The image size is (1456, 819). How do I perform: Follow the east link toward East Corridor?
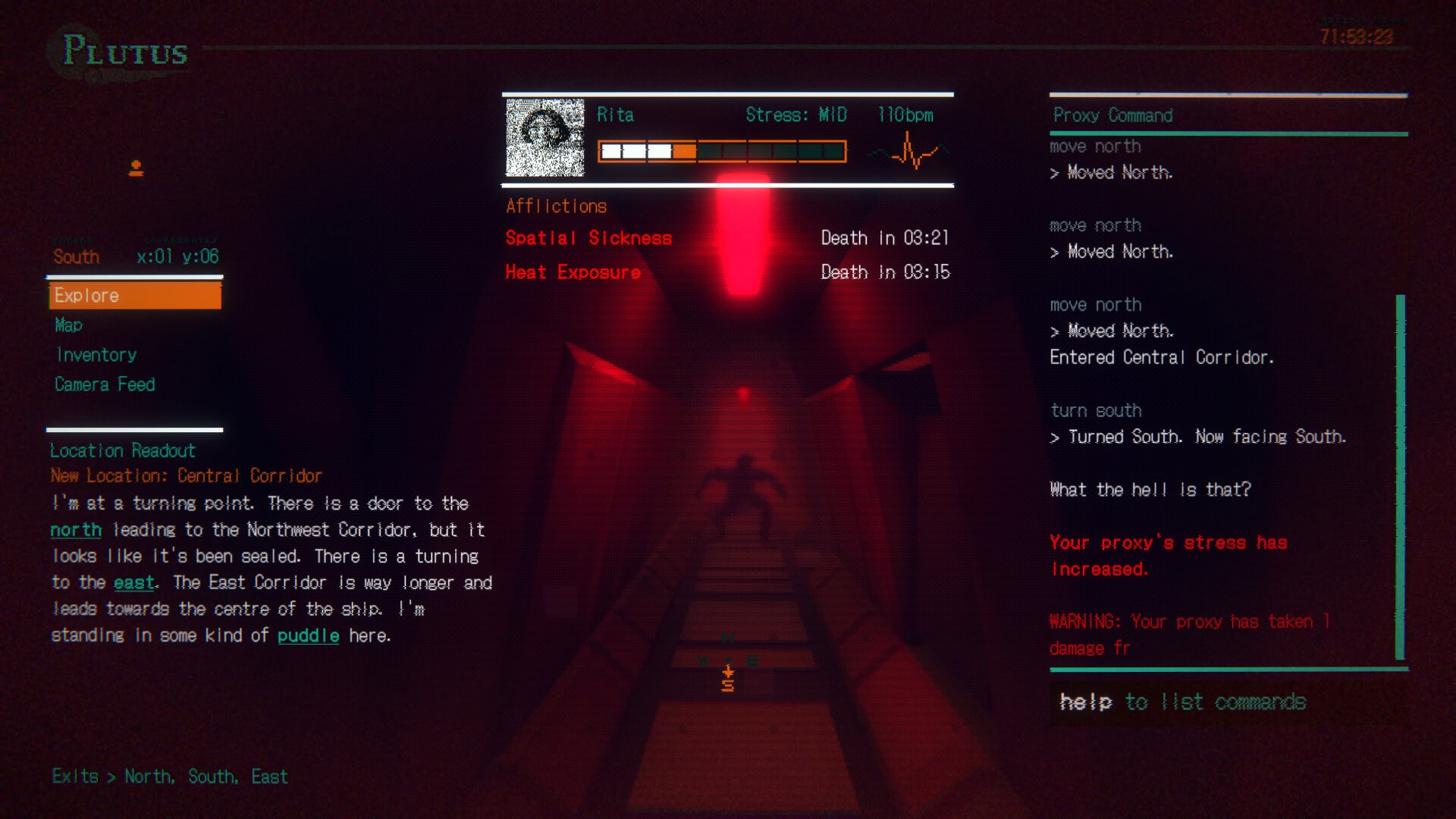(133, 582)
